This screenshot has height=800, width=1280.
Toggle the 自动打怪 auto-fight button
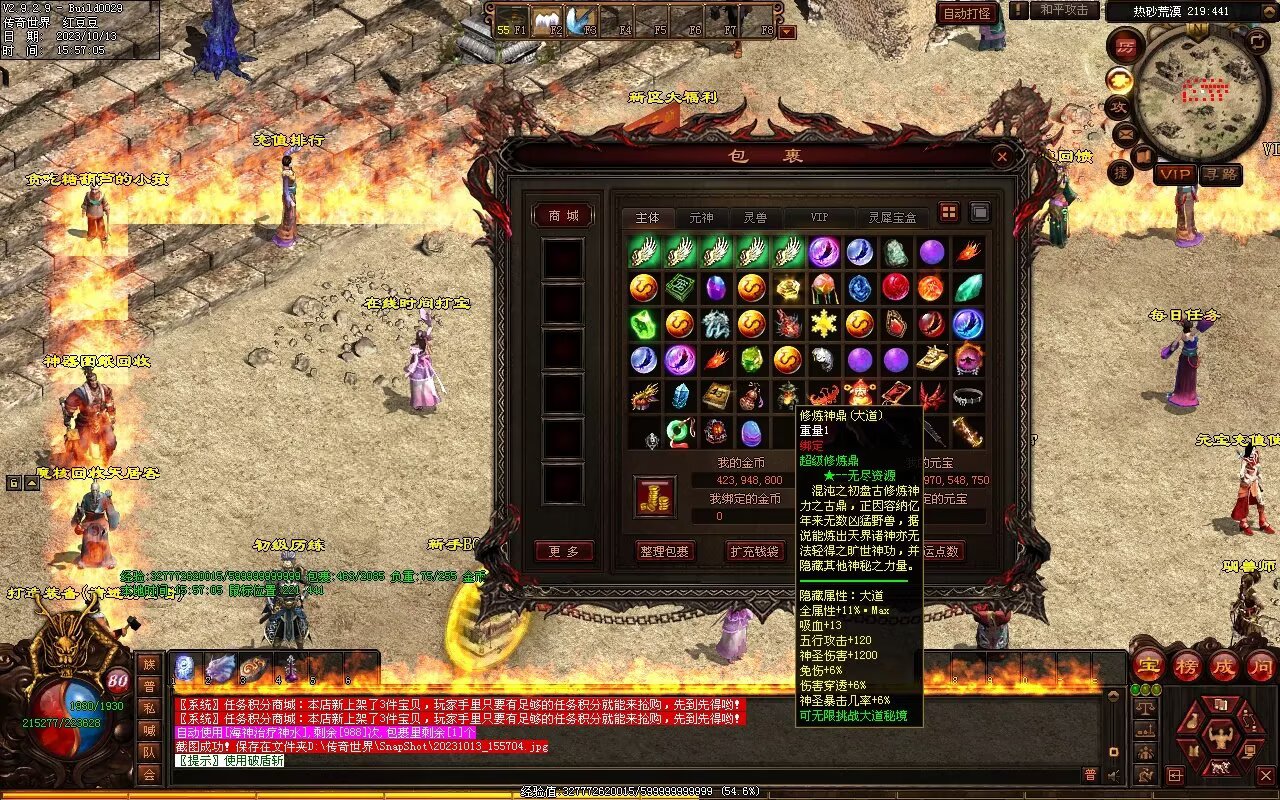[968, 13]
